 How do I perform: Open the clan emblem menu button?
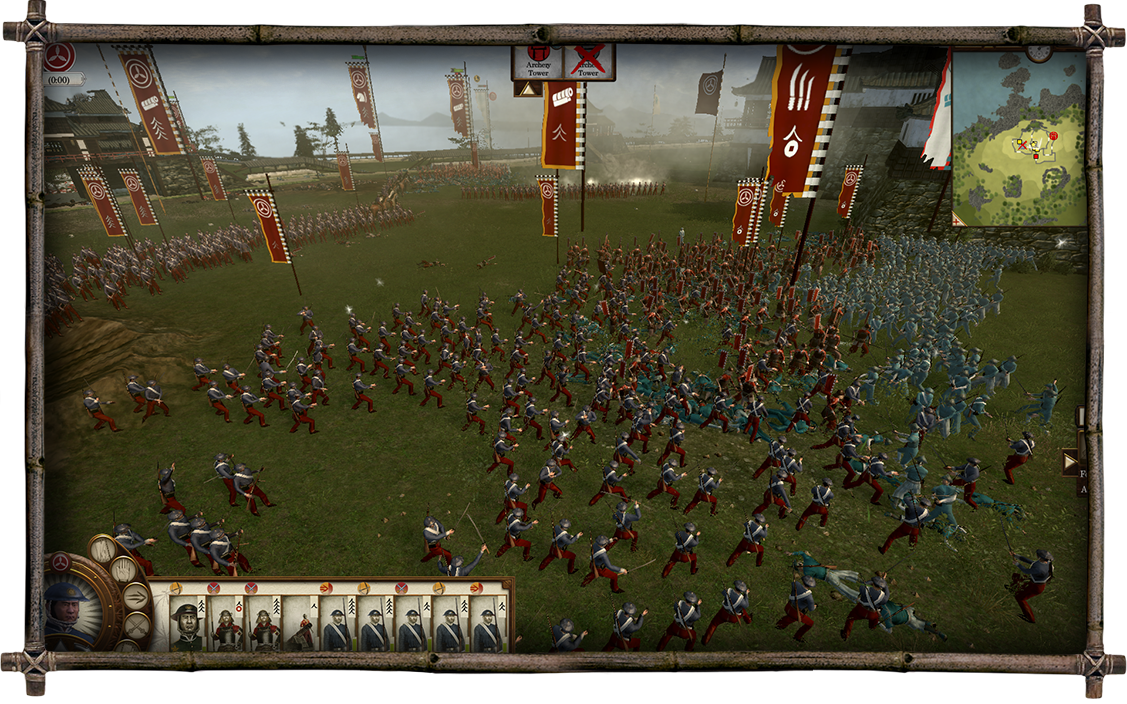[59, 57]
